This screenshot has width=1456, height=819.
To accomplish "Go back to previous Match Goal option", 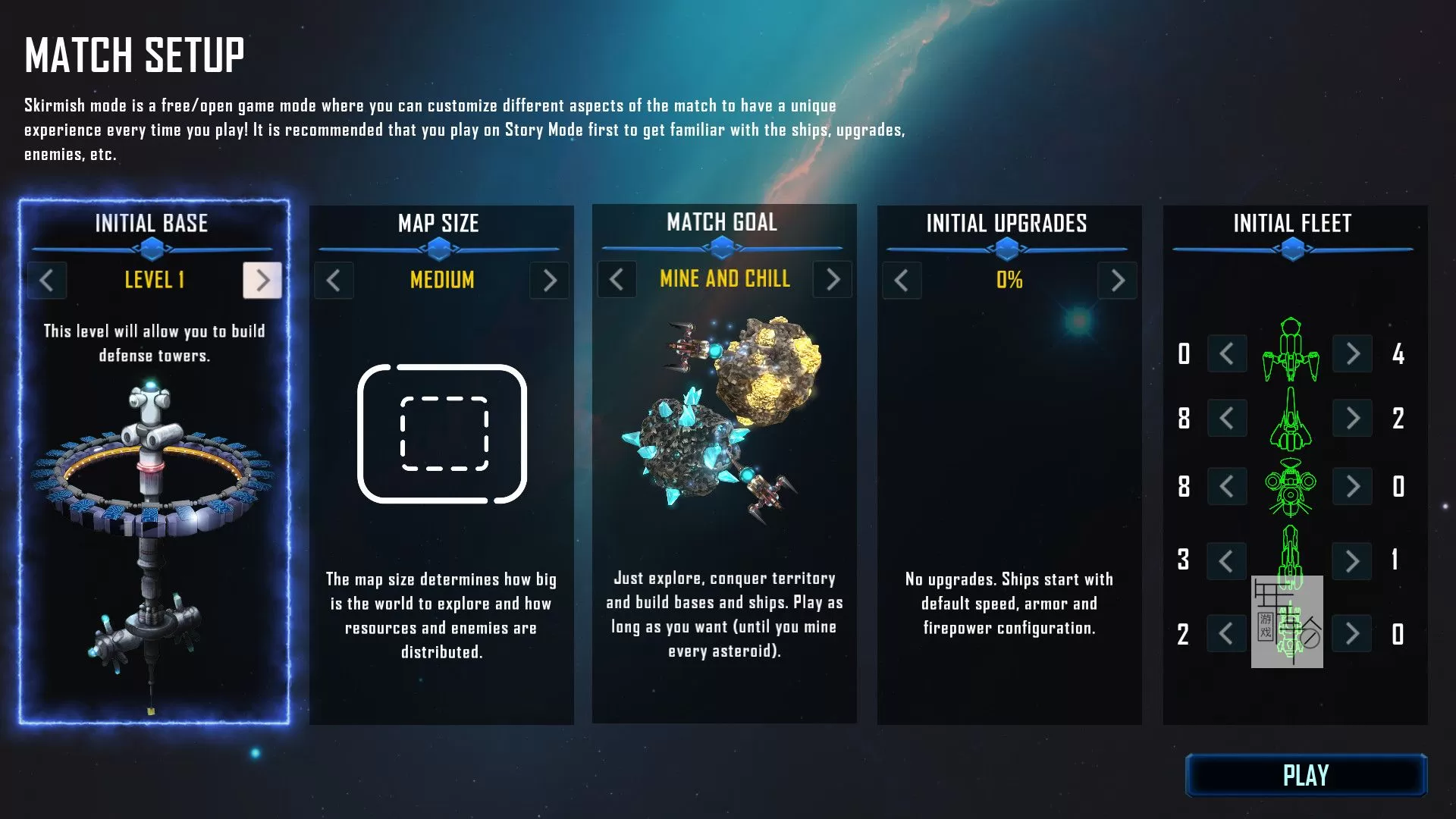I will [x=617, y=279].
